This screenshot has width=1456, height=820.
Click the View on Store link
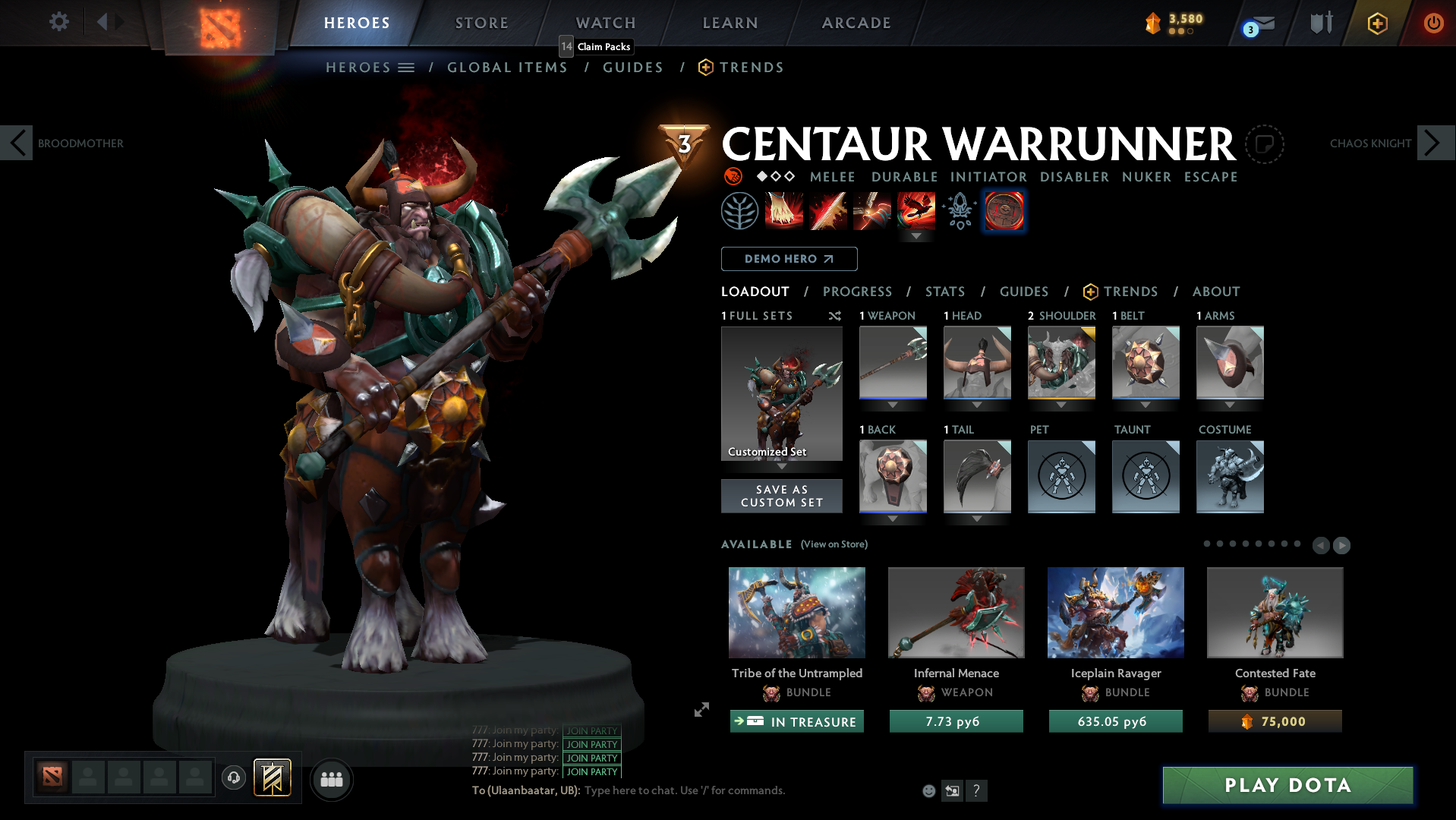(834, 544)
